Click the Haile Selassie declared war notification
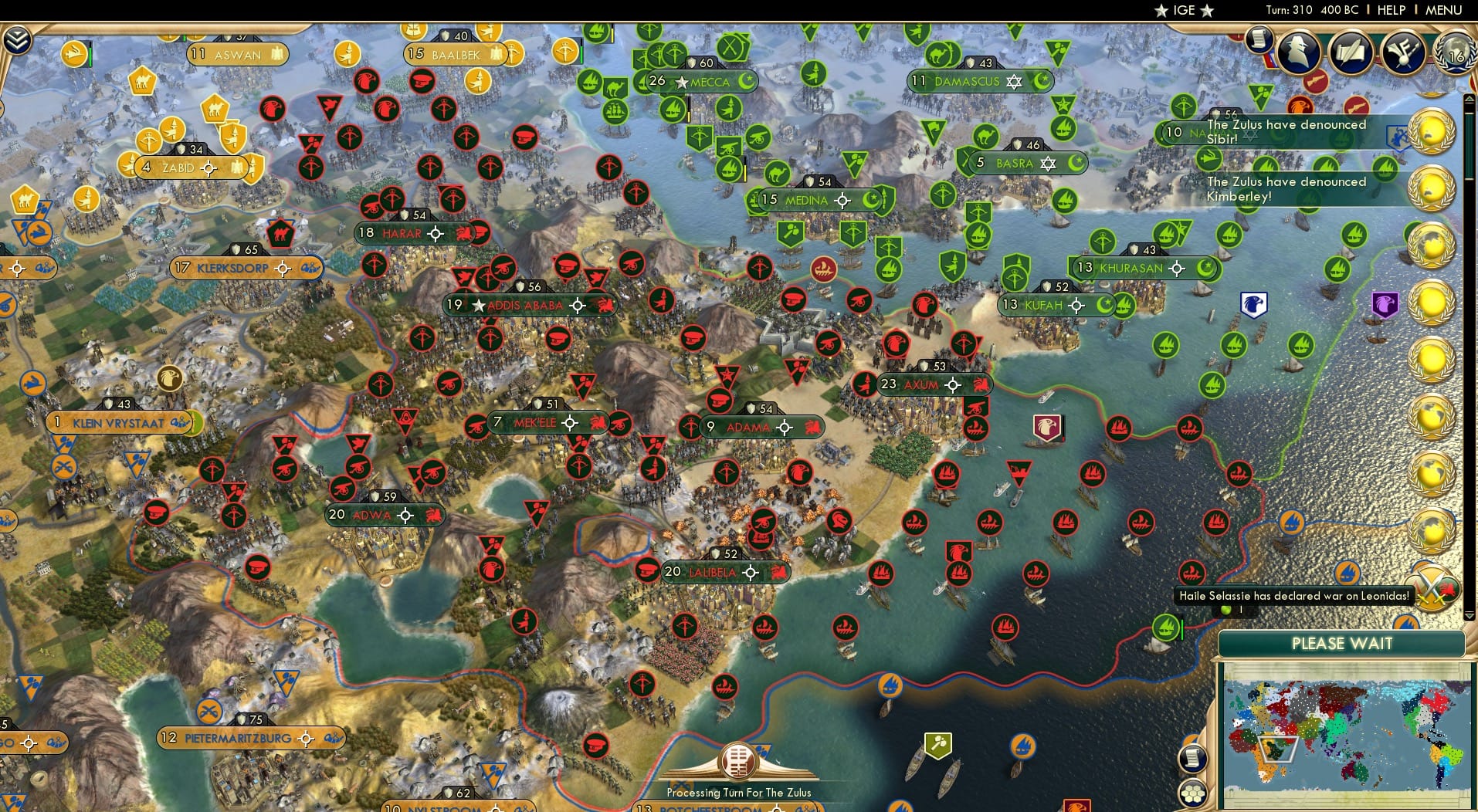The image size is (1478, 812). coord(1294,596)
